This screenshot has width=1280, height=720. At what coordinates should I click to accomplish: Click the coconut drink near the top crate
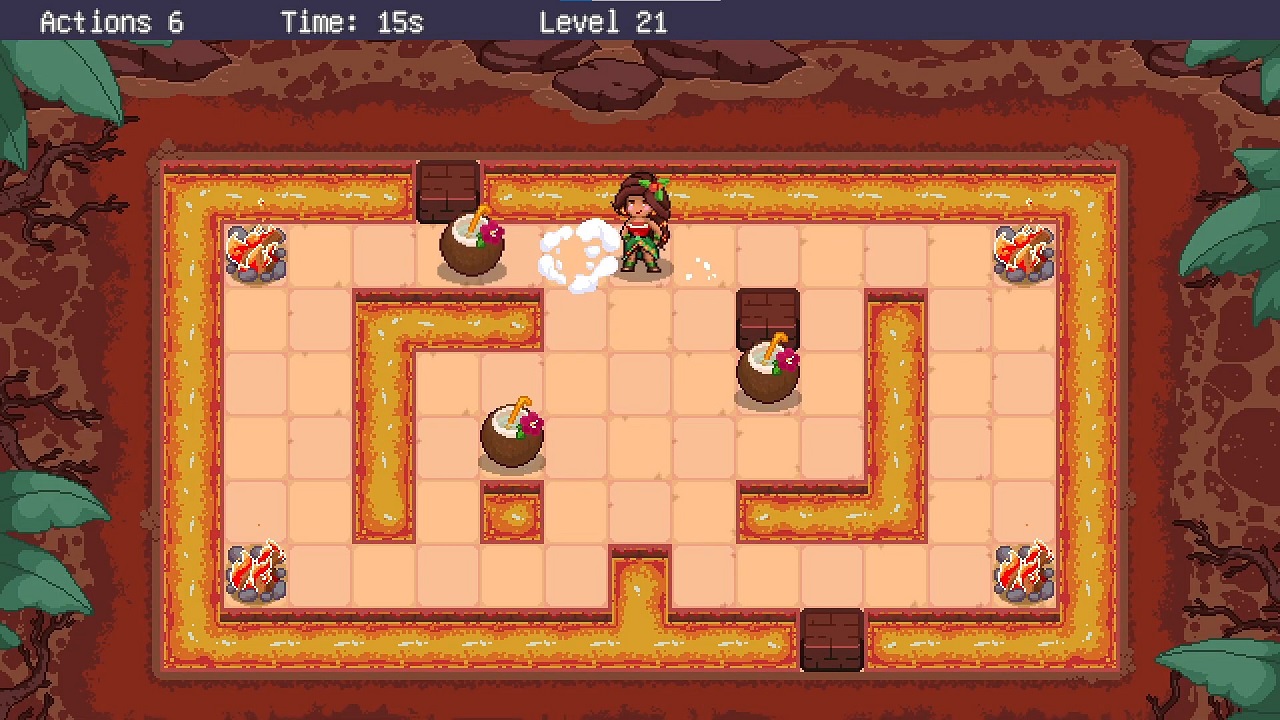pos(472,245)
